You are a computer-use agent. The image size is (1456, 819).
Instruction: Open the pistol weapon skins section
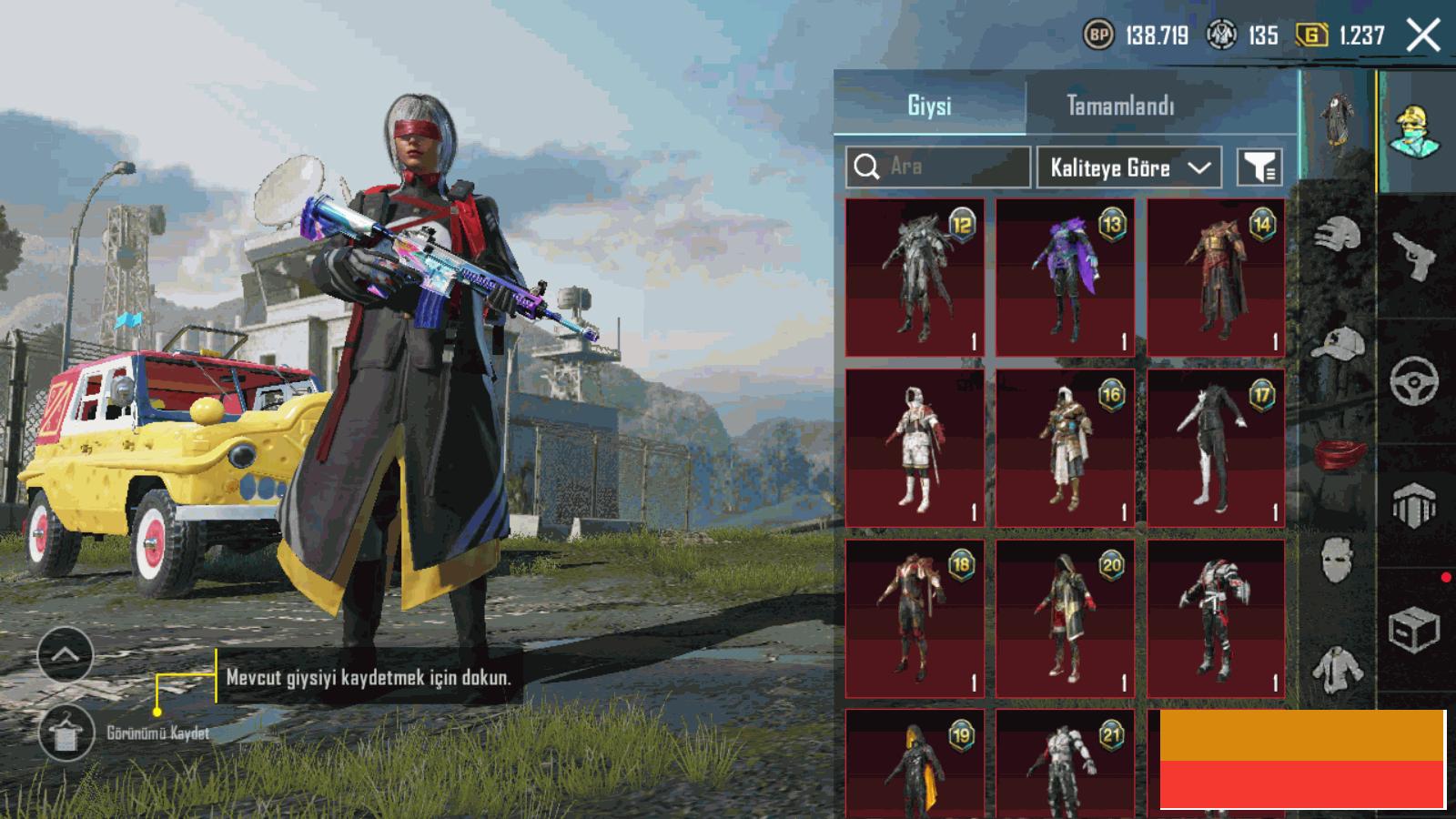1415,256
